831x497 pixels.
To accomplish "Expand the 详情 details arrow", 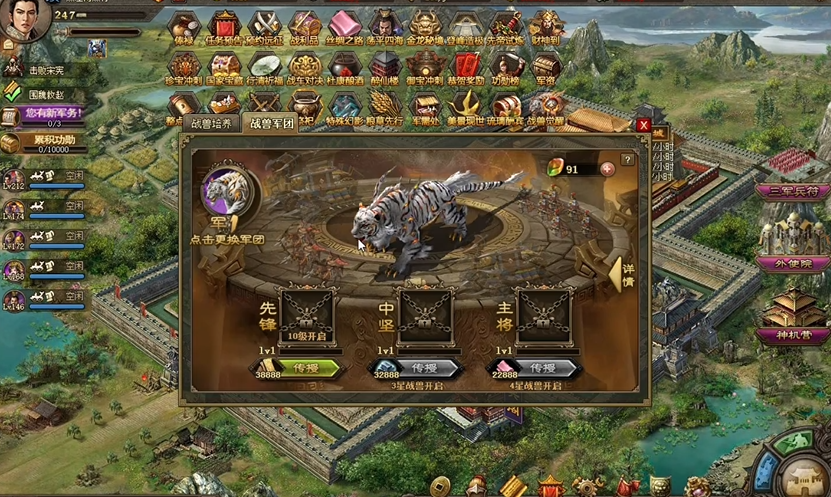I will pyautogui.click(x=621, y=274).
